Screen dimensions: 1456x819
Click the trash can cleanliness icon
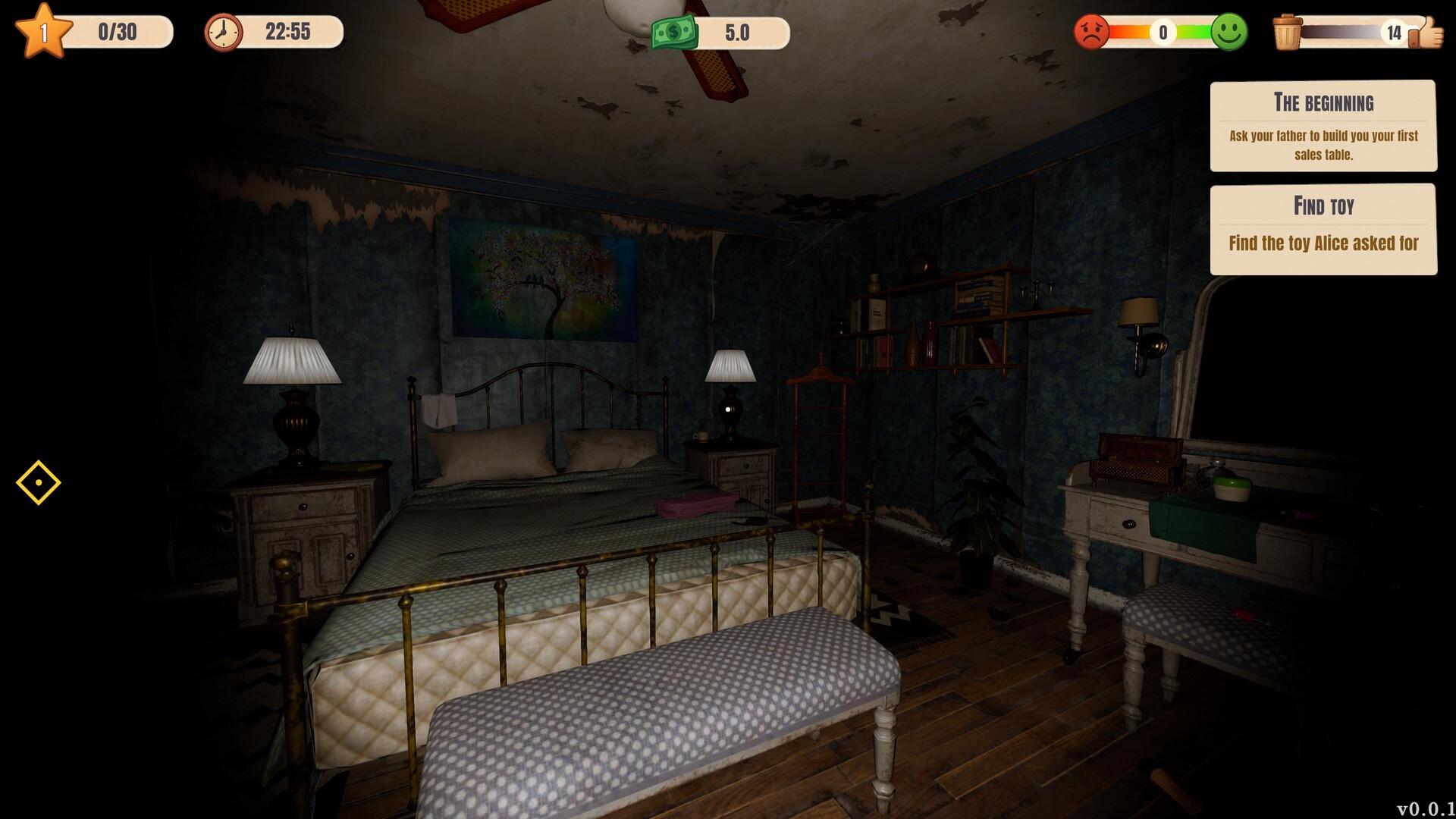[1287, 33]
